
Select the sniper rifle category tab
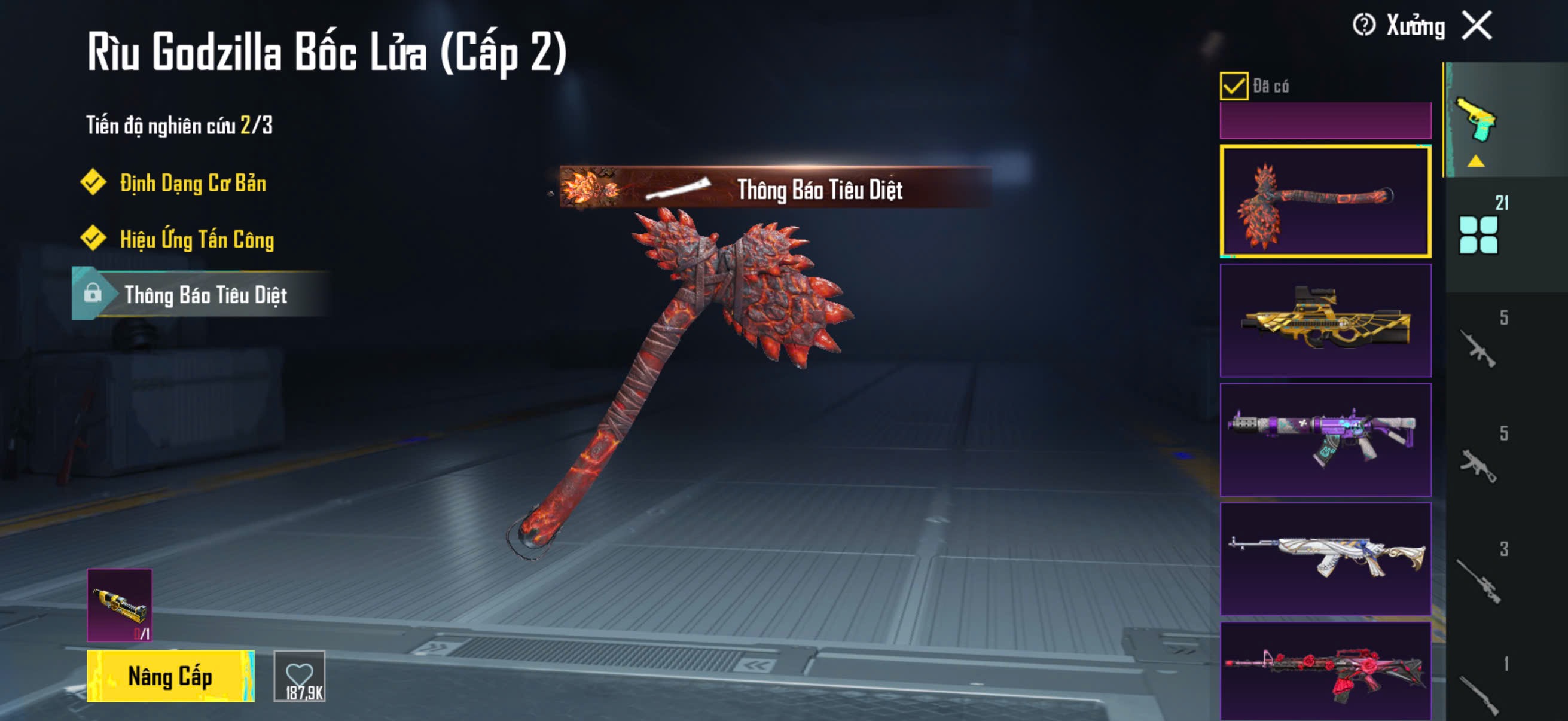1478,581
